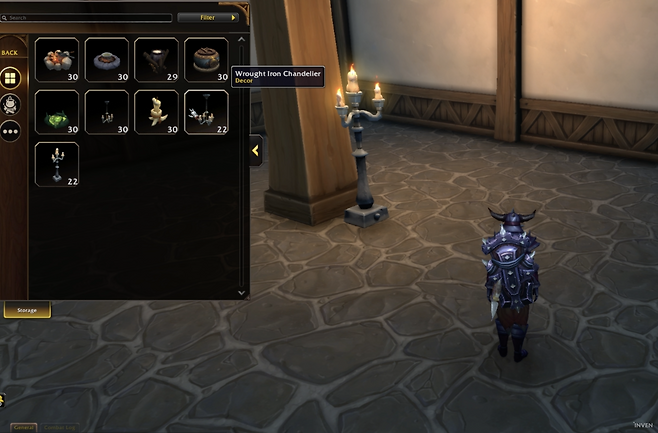
Task: Go back using the BACK button
Action: point(10,53)
